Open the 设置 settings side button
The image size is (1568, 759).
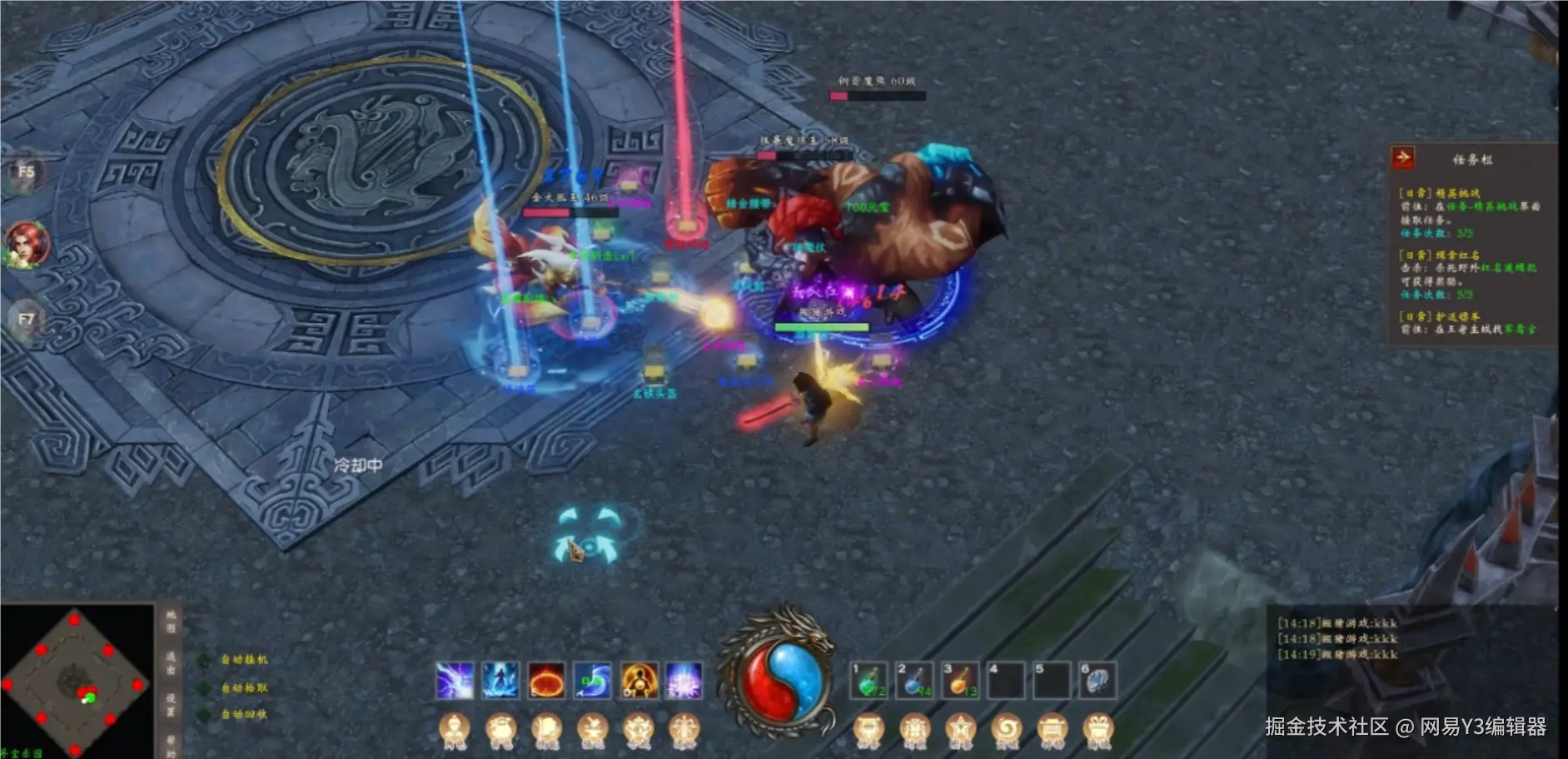171,704
